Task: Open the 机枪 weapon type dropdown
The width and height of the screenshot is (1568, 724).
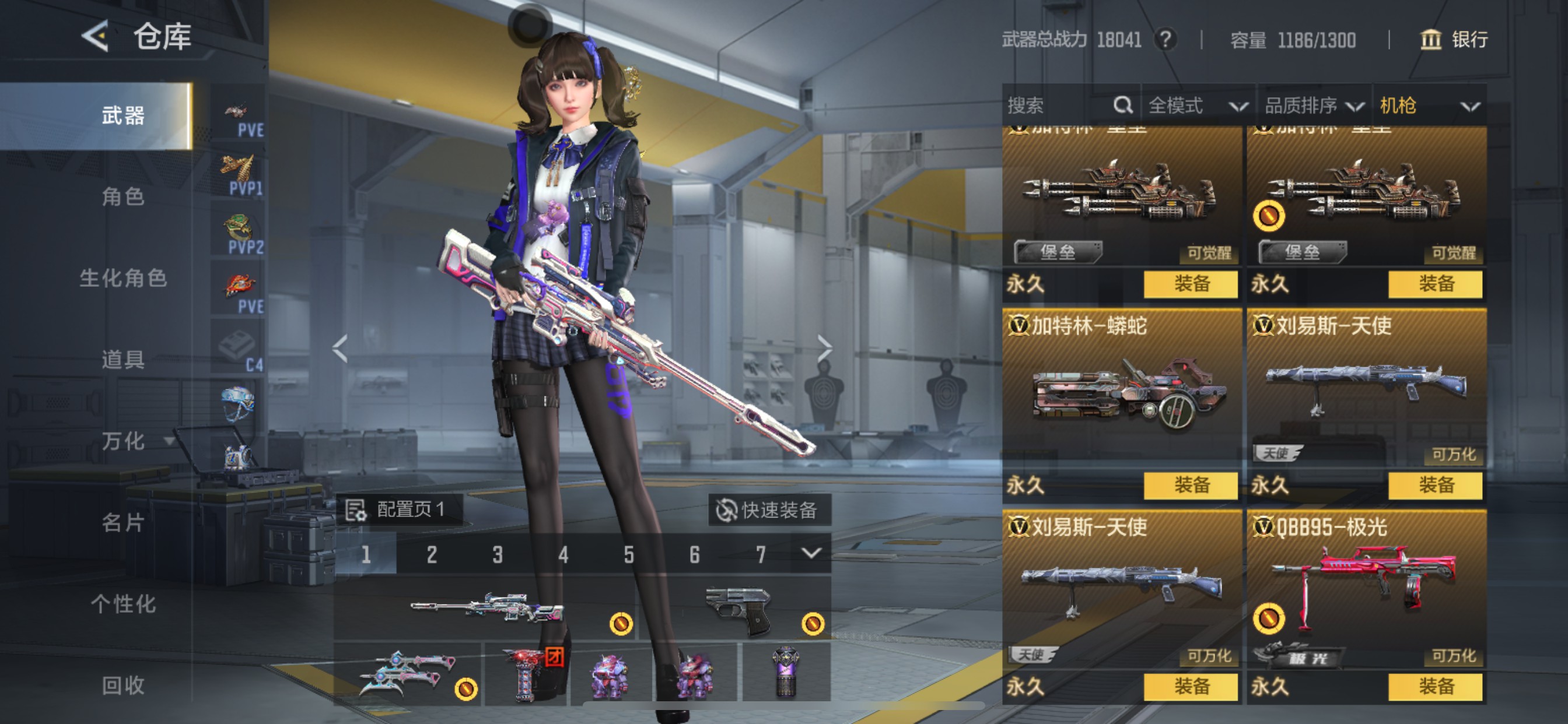Action: click(x=1428, y=106)
